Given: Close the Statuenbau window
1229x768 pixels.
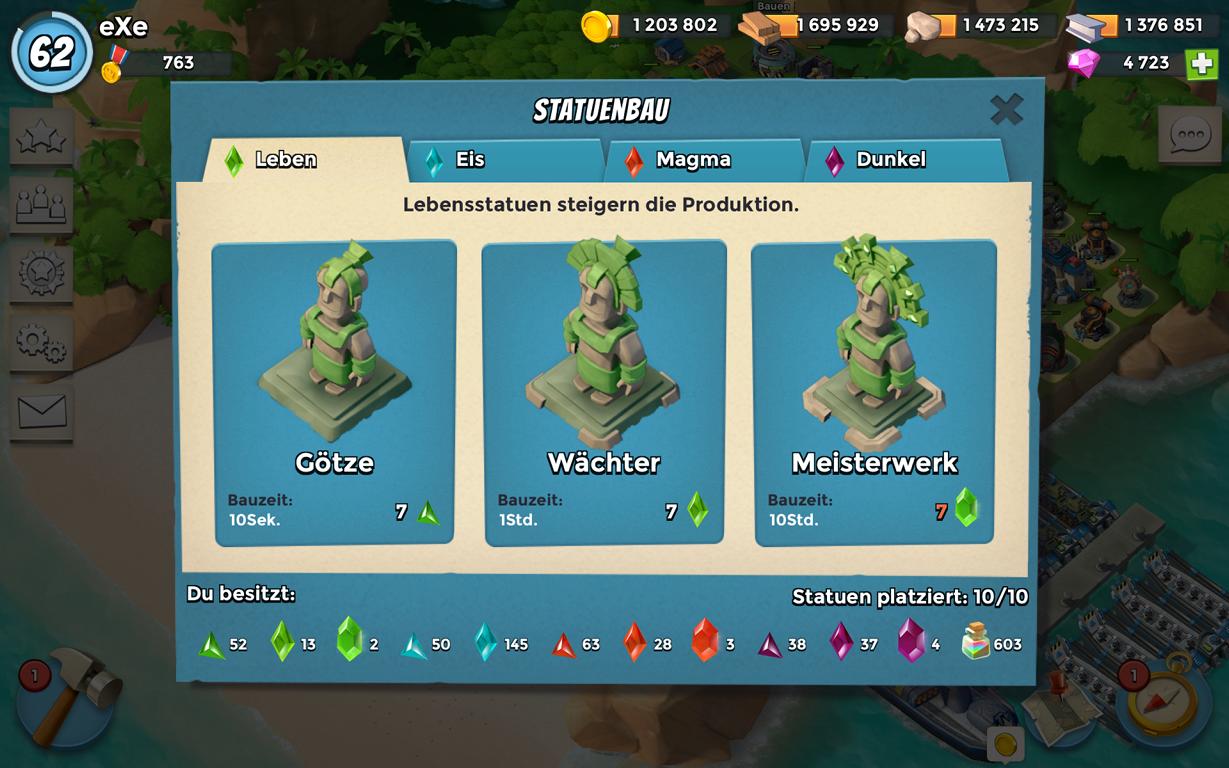Looking at the screenshot, I should 1006,109.
